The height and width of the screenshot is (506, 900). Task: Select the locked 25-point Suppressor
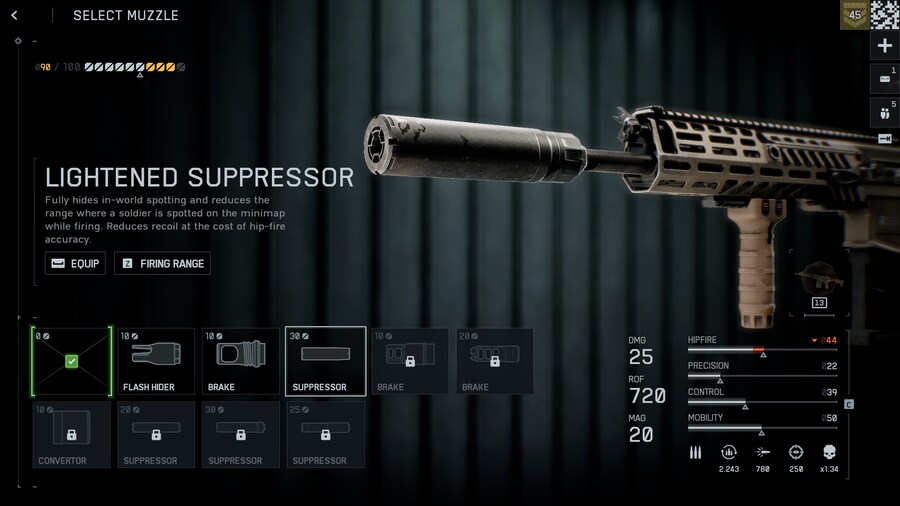click(325, 435)
